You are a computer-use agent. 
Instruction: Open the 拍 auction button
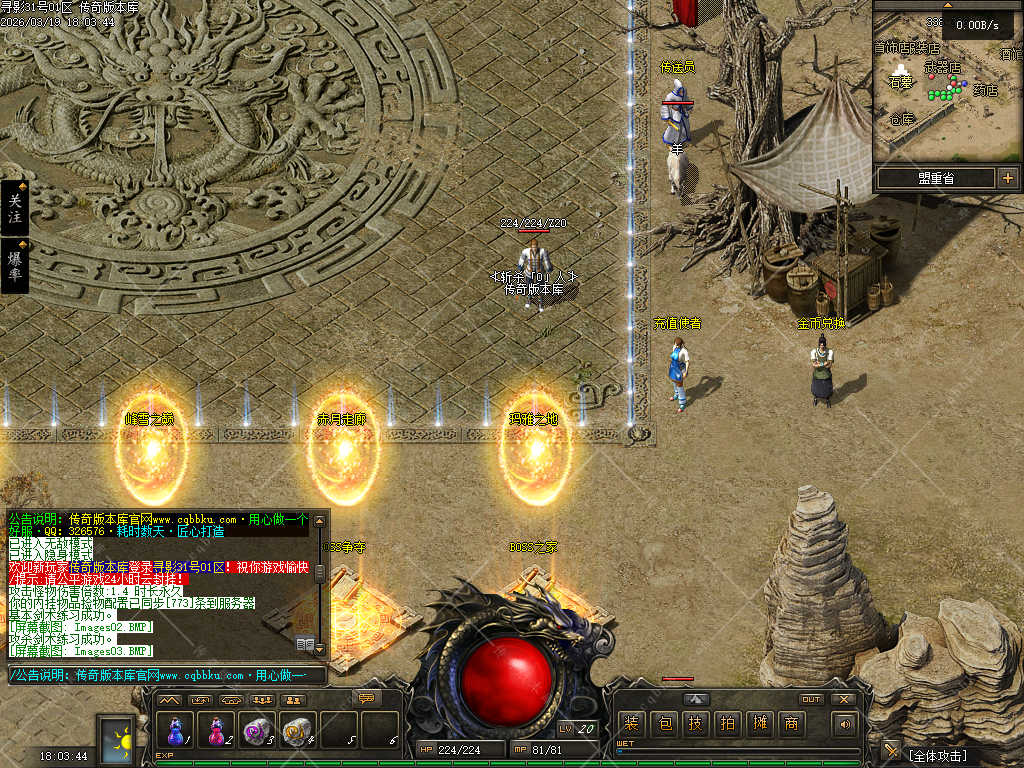point(727,724)
